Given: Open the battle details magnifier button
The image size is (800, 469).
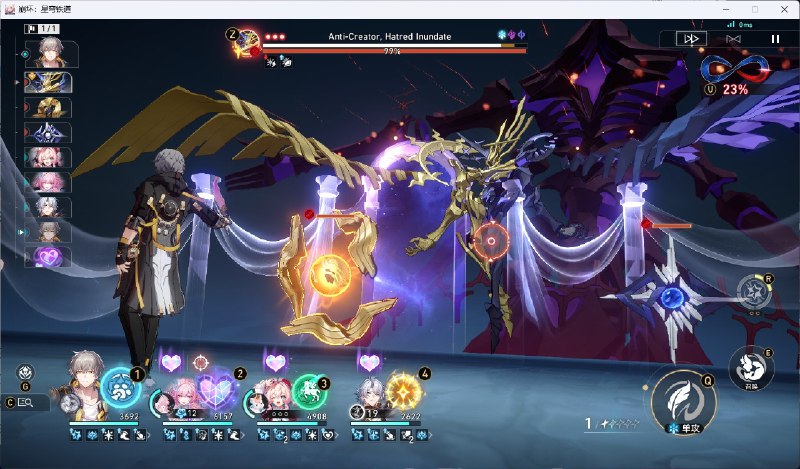Looking at the screenshot, I should coord(26,402).
